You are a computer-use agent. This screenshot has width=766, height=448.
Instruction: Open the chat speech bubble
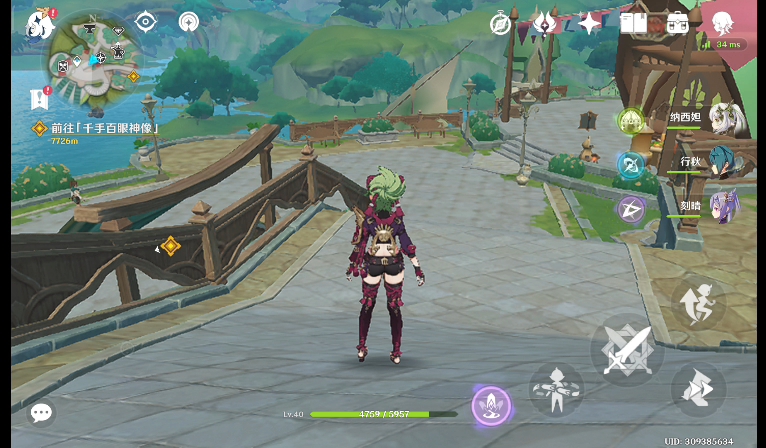point(41,412)
